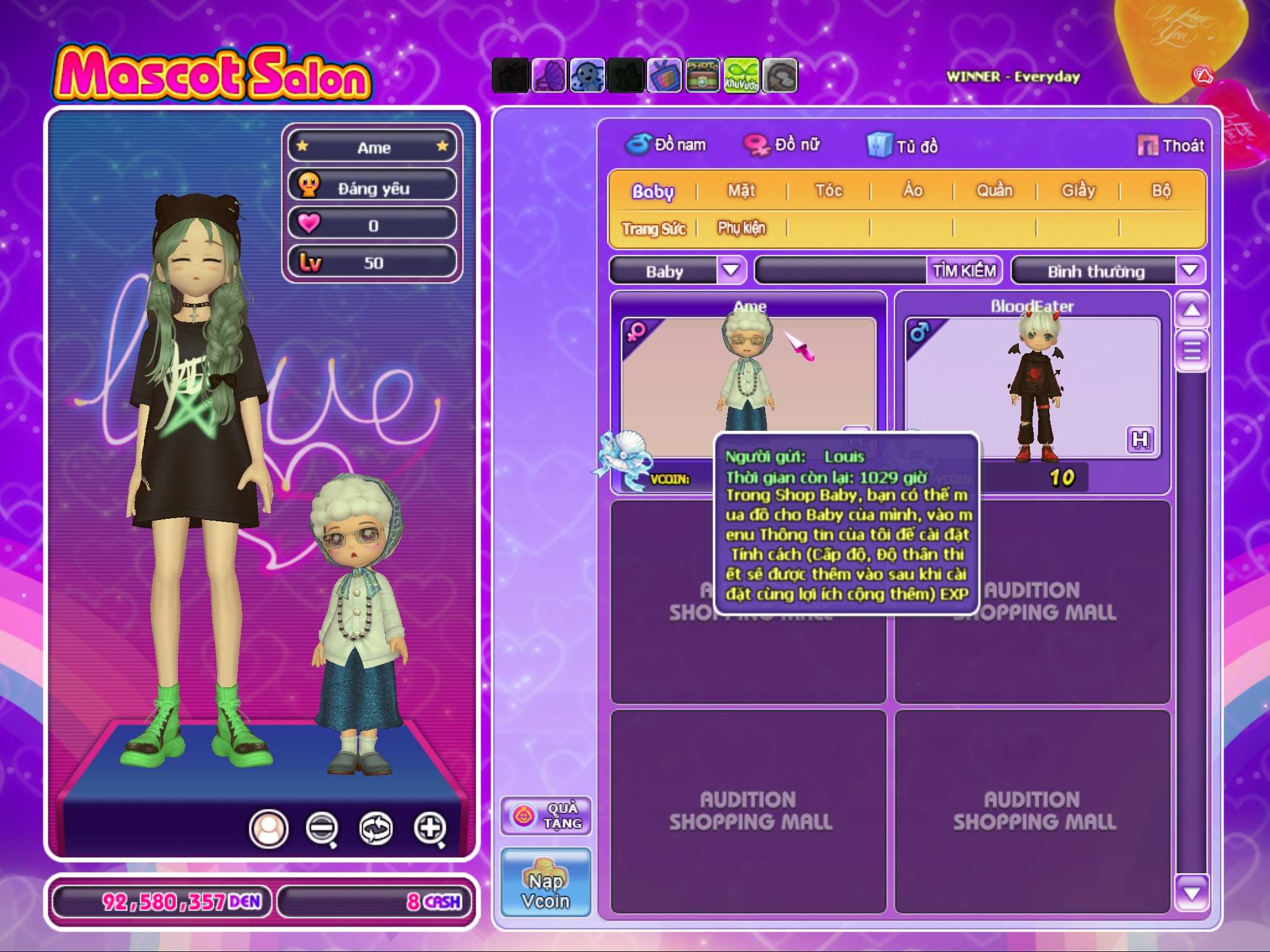The width and height of the screenshot is (1270, 952).
Task: Switch to the Trang Sức jewelry tab
Action: pyautogui.click(x=654, y=229)
